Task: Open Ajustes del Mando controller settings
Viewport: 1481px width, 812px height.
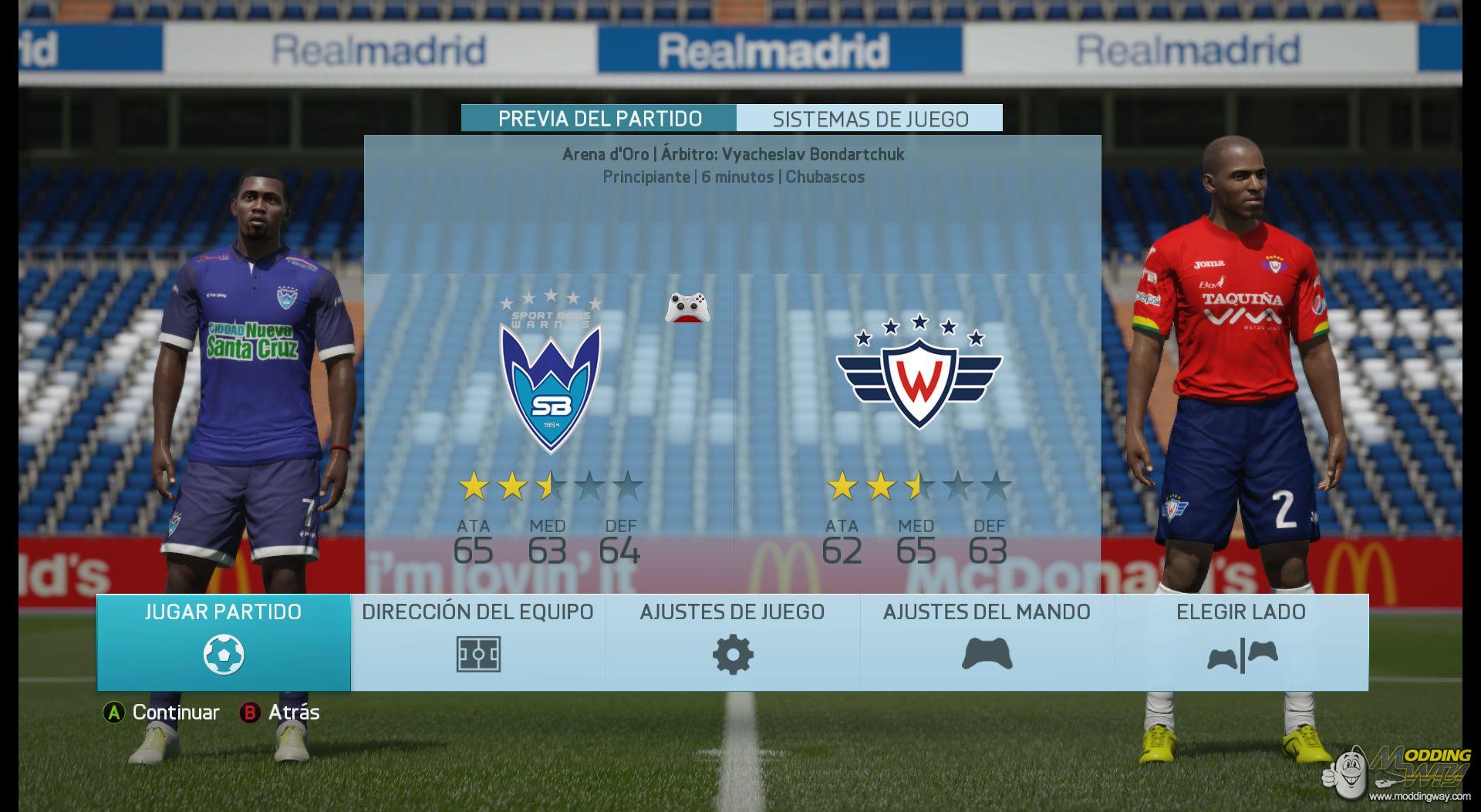Action: [987, 642]
